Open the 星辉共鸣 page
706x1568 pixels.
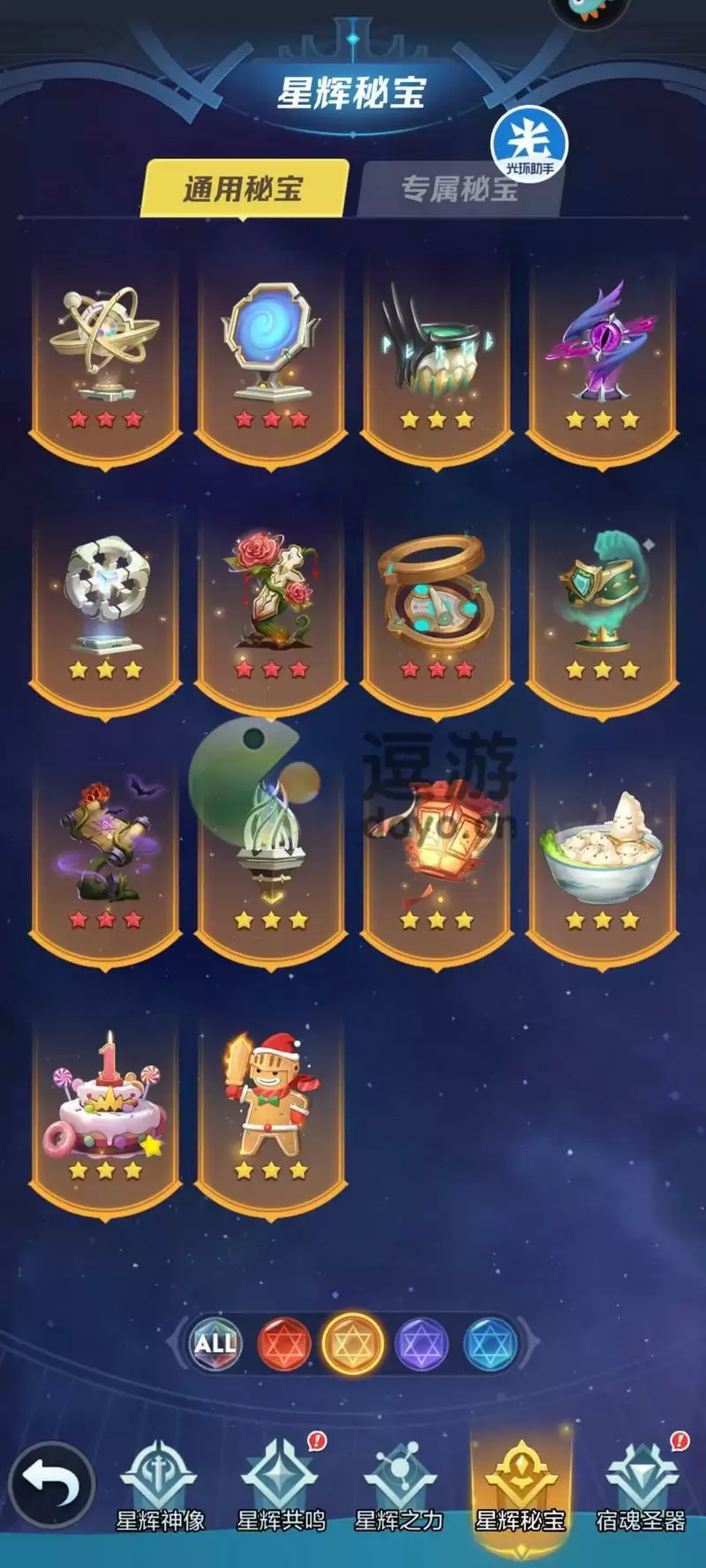click(x=281, y=1490)
